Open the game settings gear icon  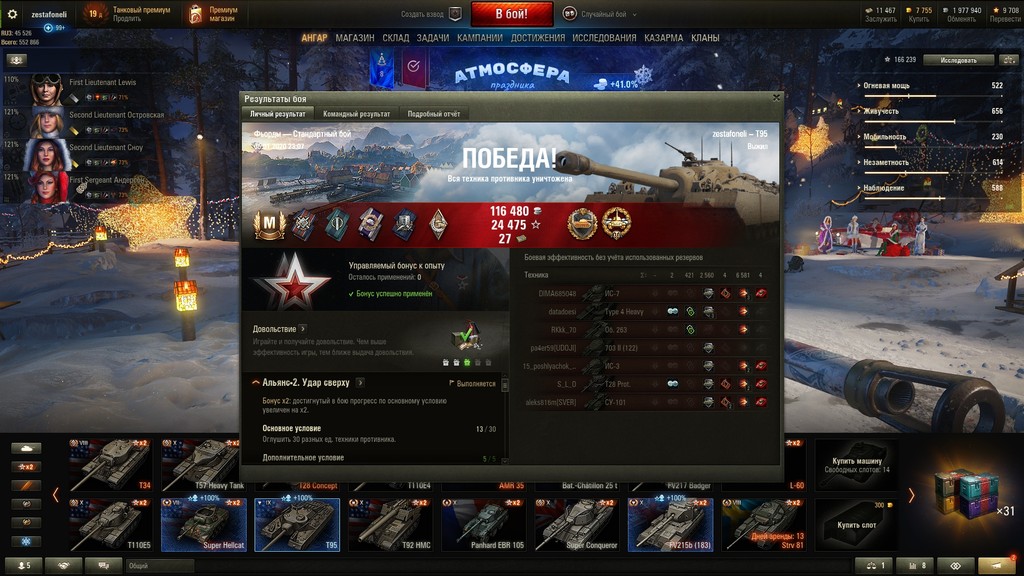click(x=13, y=14)
